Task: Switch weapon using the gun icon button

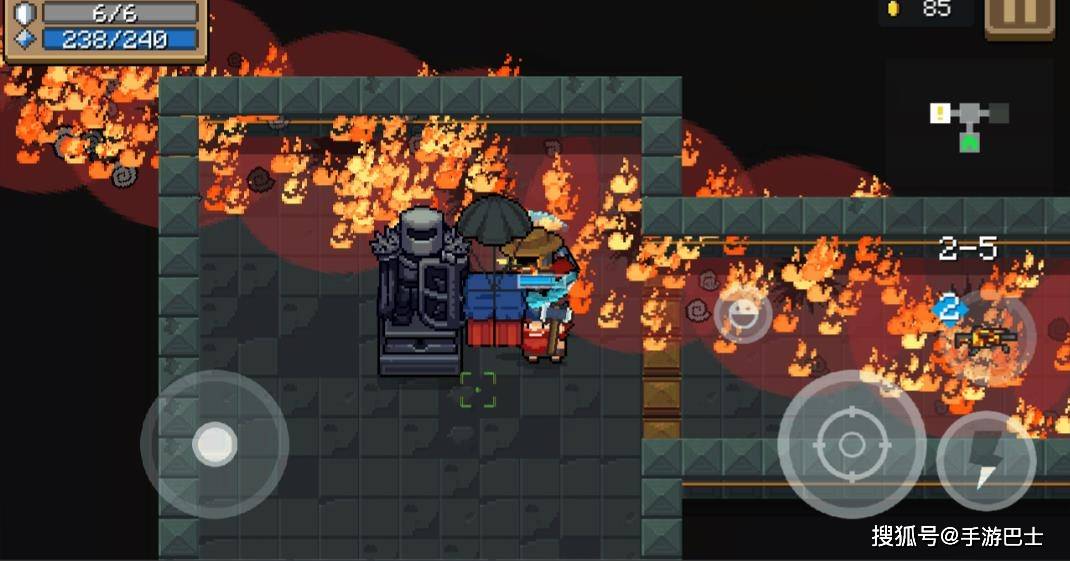Action: (x=986, y=338)
